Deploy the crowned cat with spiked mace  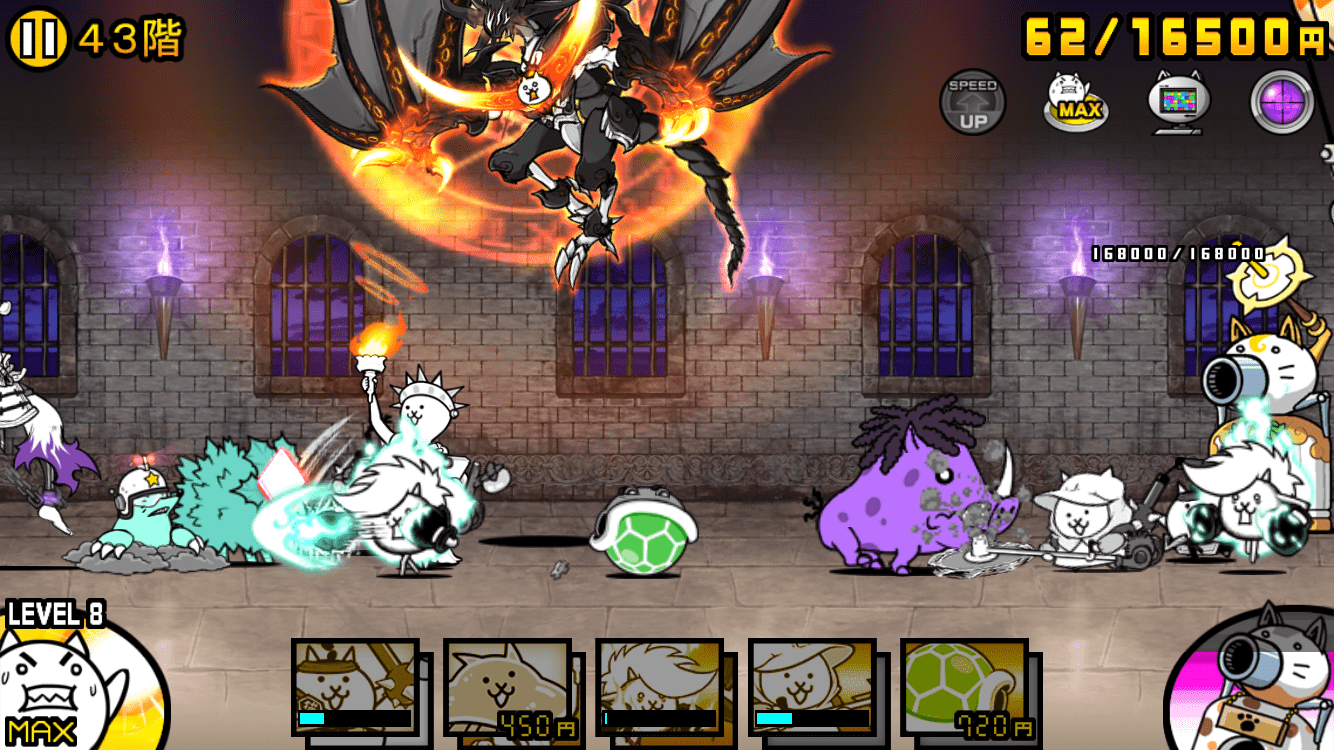point(355,688)
